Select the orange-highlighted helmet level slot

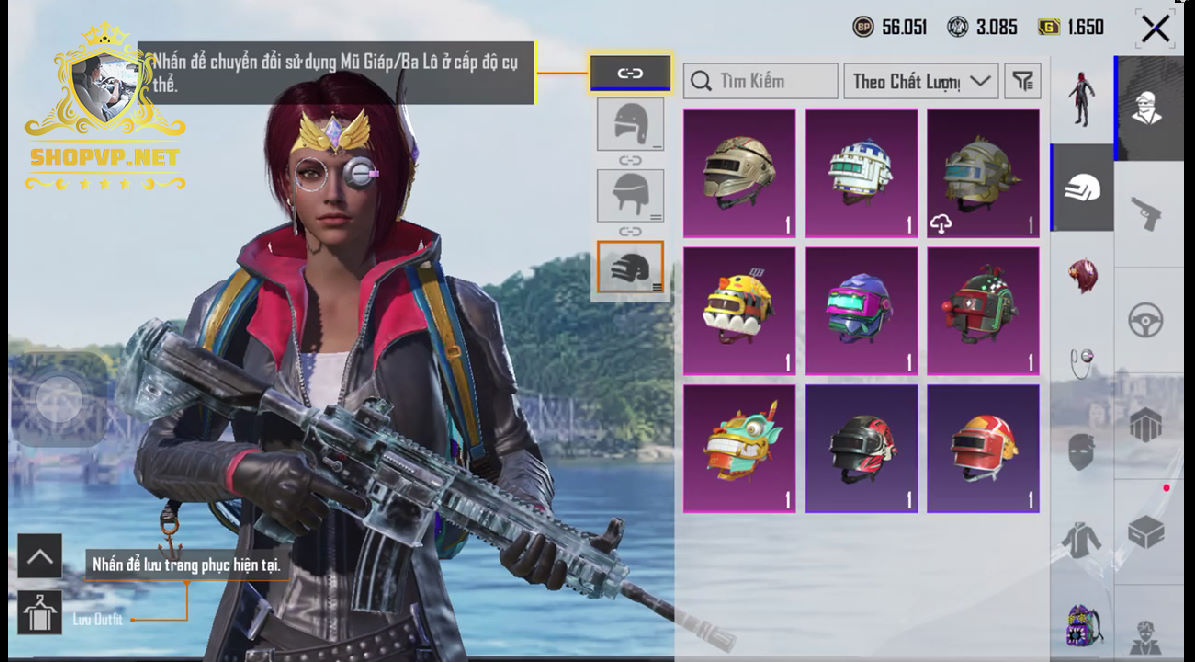click(x=630, y=268)
